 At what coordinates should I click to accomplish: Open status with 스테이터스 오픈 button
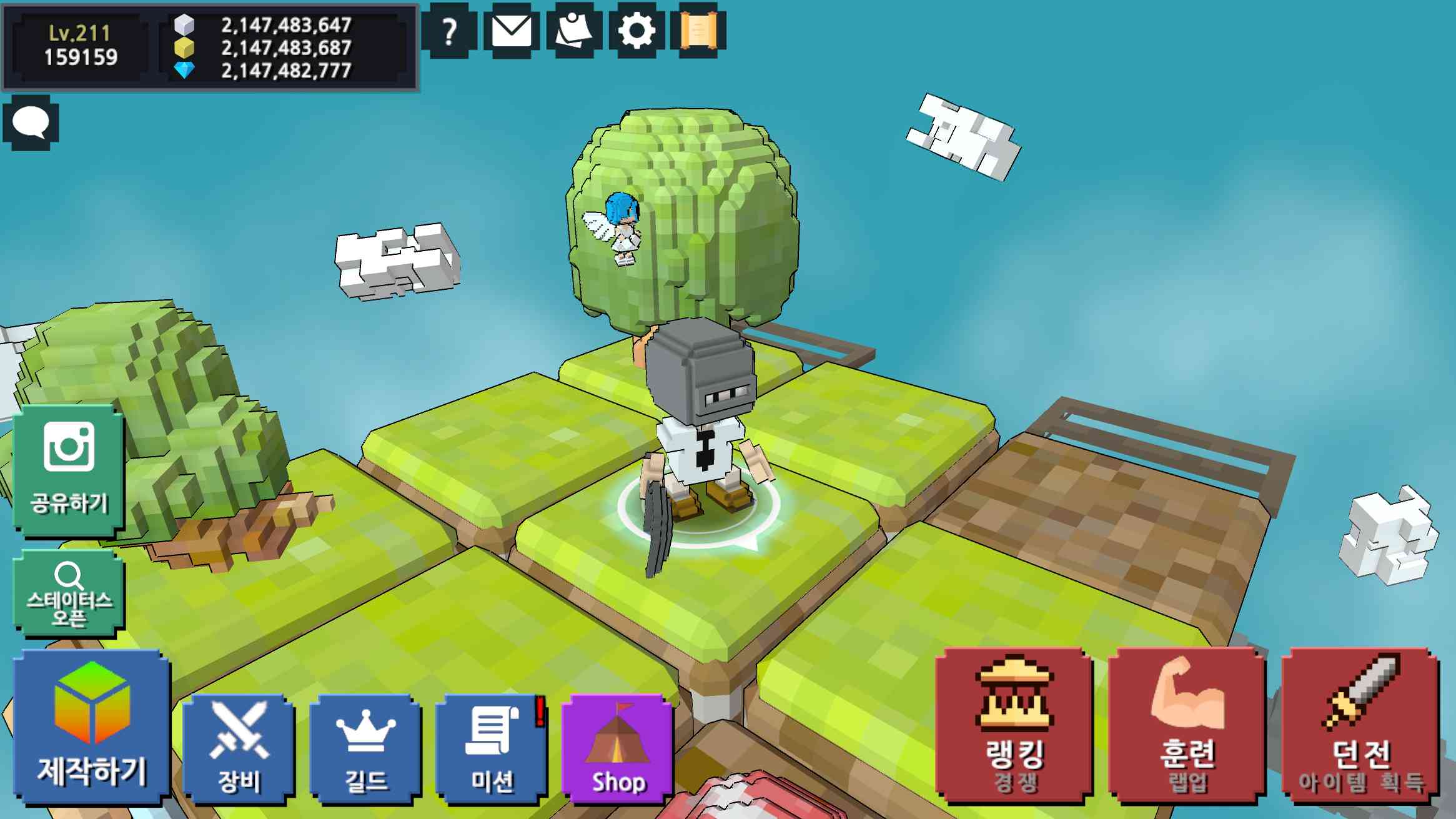pyautogui.click(x=69, y=593)
